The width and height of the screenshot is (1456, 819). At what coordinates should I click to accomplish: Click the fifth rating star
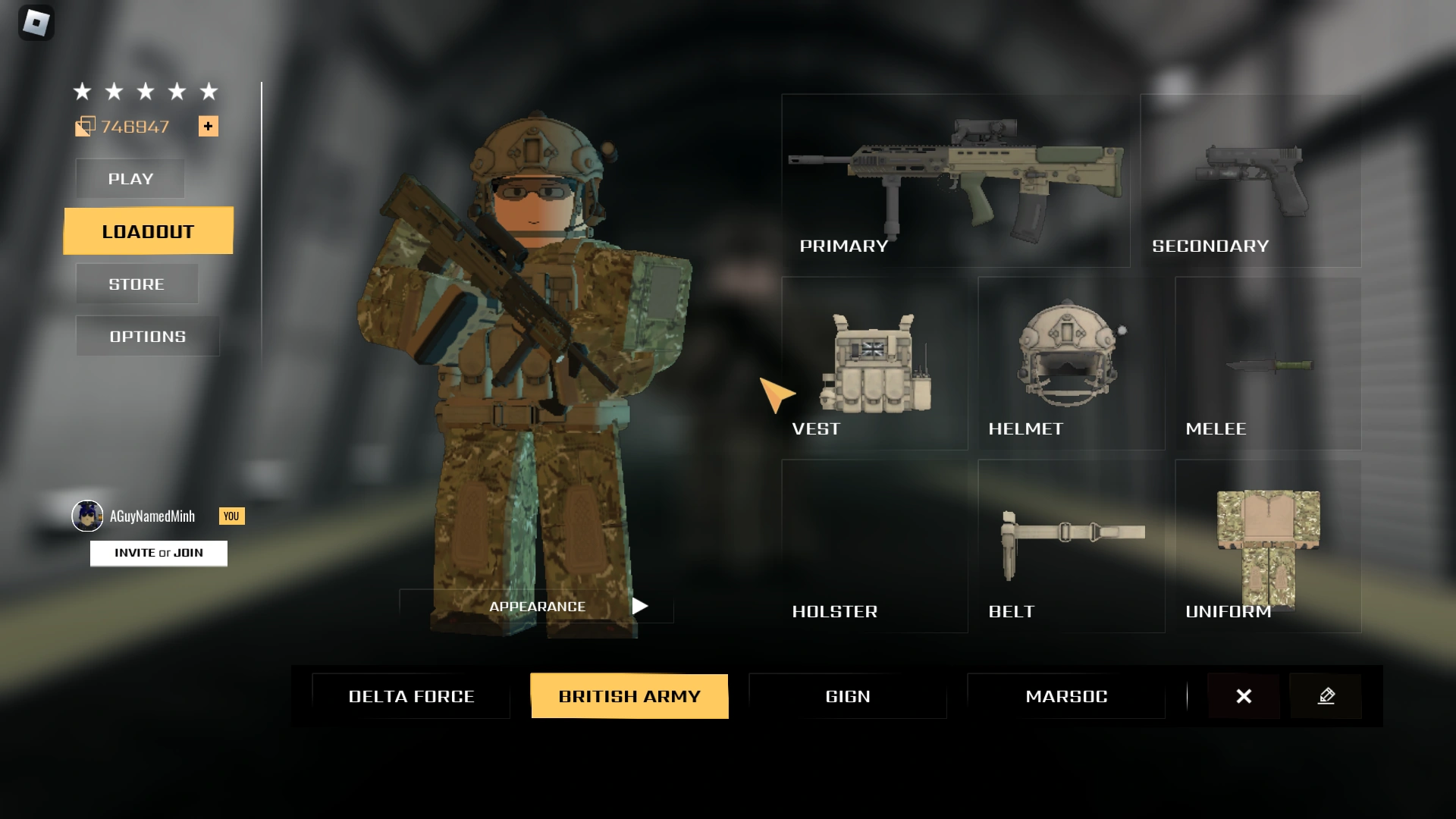[208, 91]
